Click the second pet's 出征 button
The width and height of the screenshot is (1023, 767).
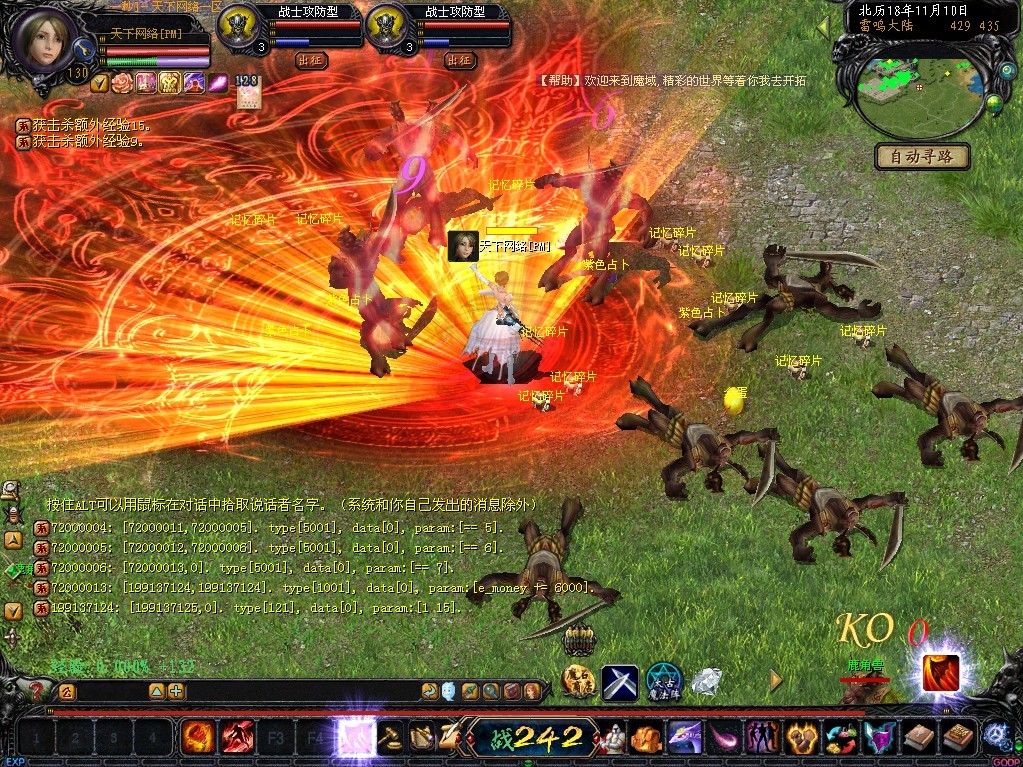pyautogui.click(x=459, y=60)
